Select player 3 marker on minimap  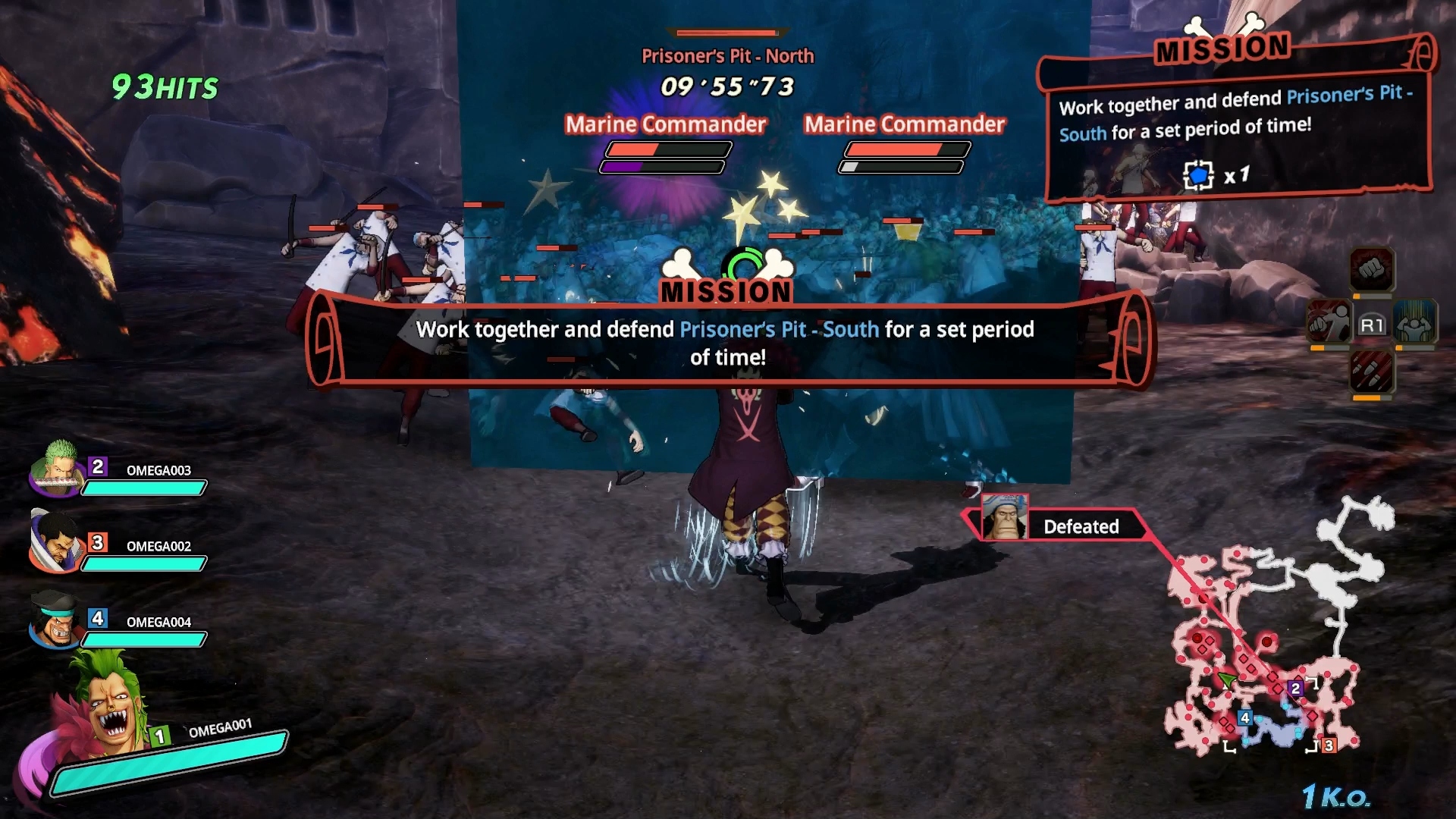click(1329, 746)
